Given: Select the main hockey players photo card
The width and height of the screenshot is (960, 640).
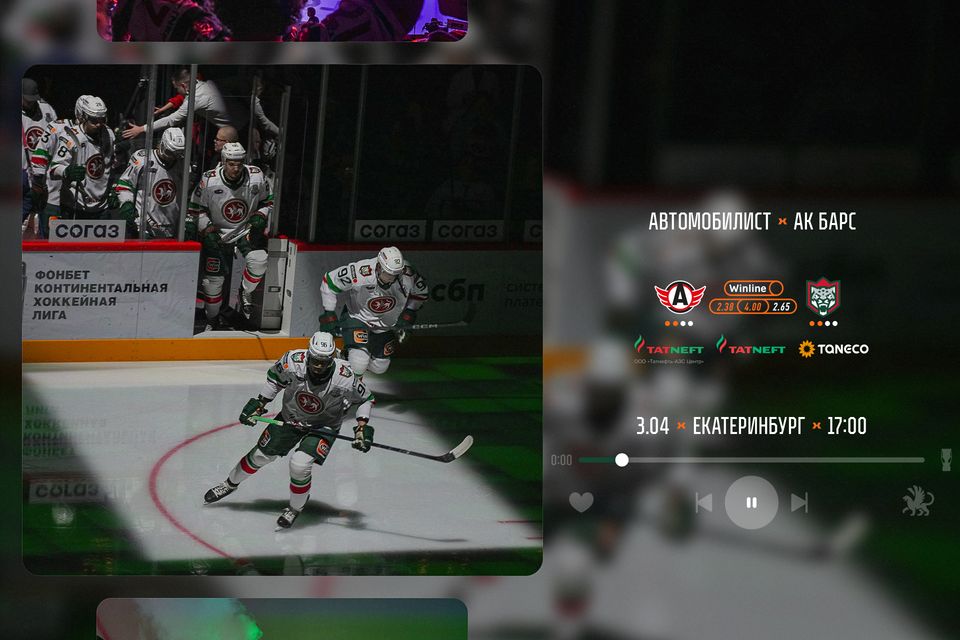Looking at the screenshot, I should click(282, 320).
